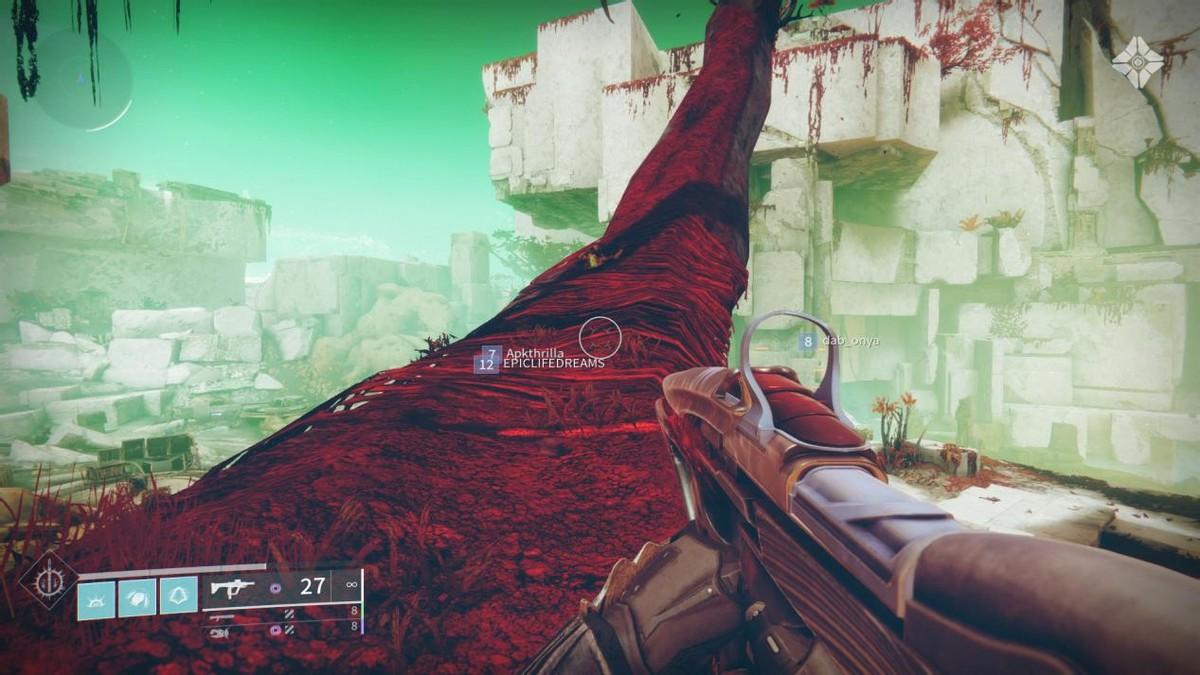Select Apkthrilla's player nameplate

pos(534,353)
